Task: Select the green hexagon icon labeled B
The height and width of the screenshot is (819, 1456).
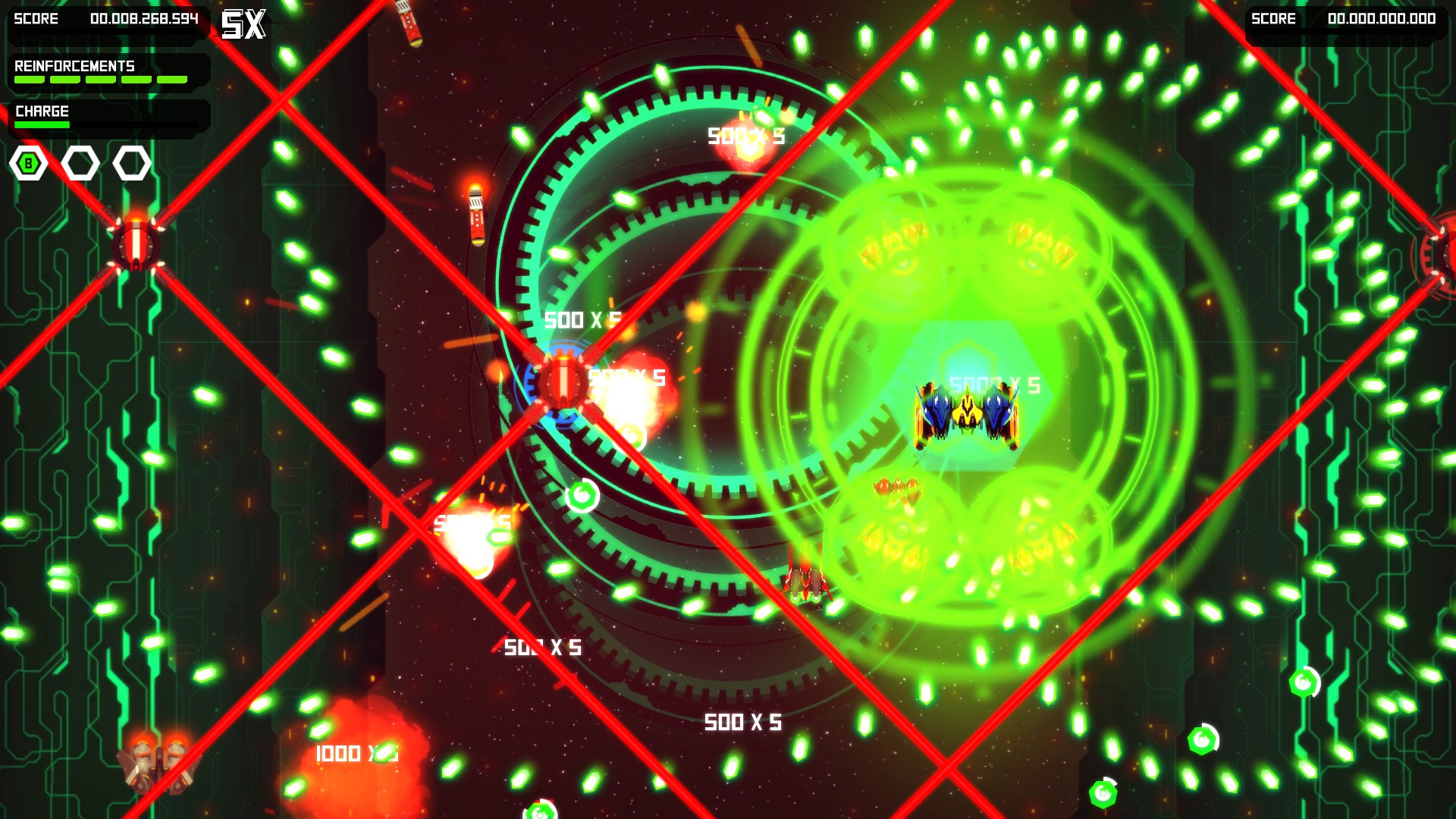Action: click(28, 162)
